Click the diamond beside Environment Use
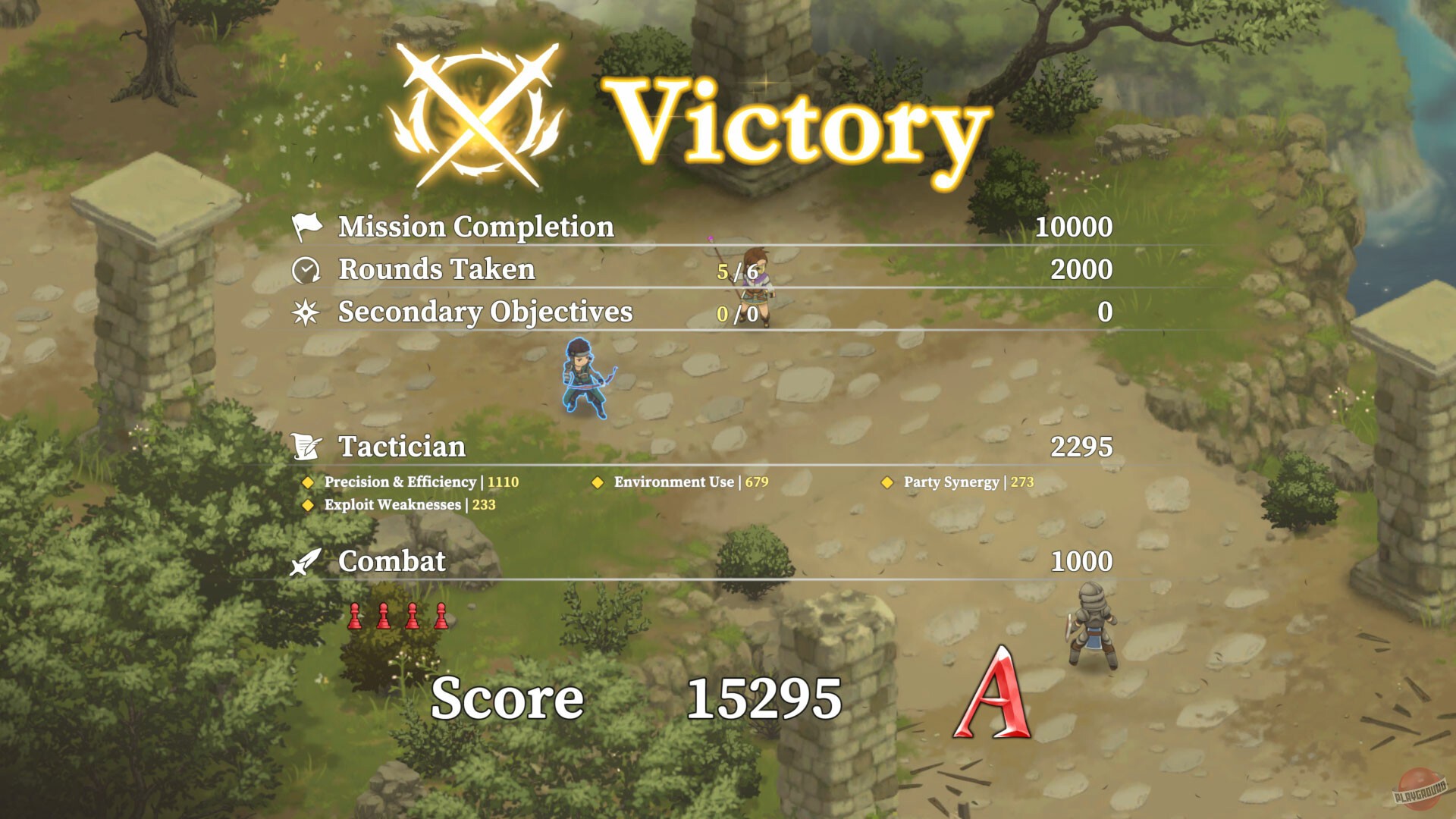Screen dimensions: 1456x819 [x=598, y=482]
